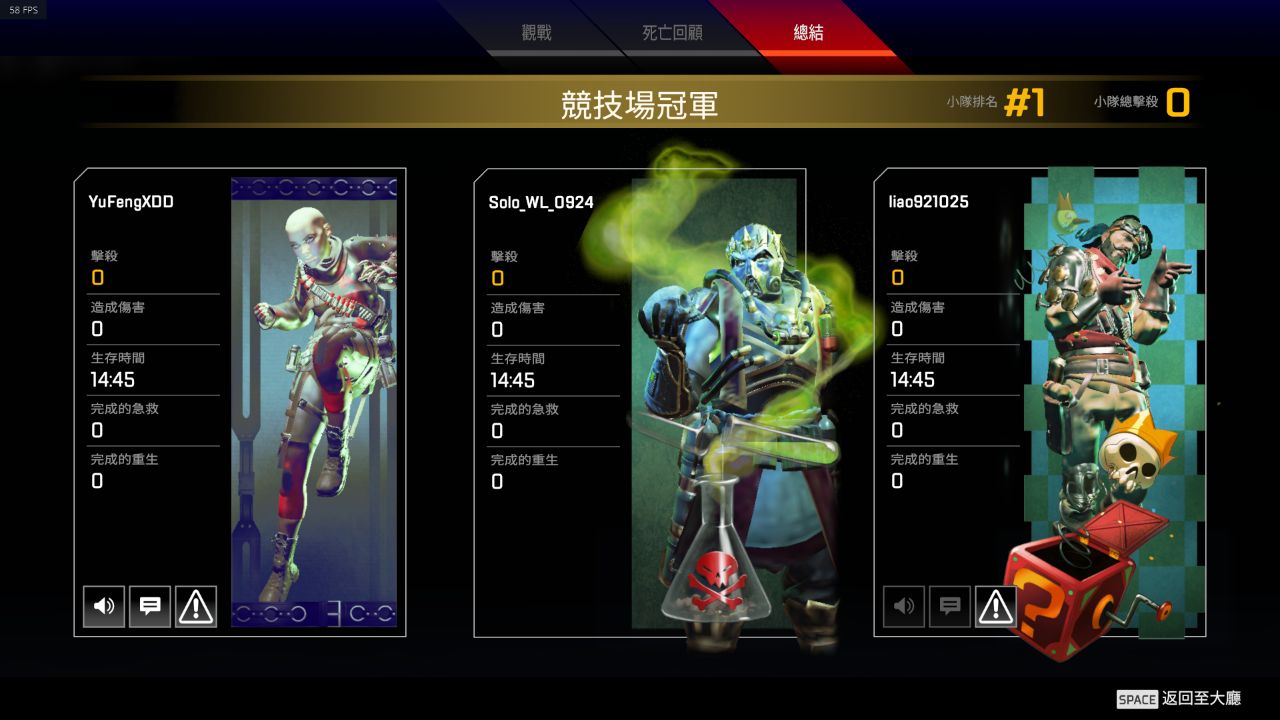Switch to the 觀戰 spectate tab
Screen dimensions: 1280x720
537,33
